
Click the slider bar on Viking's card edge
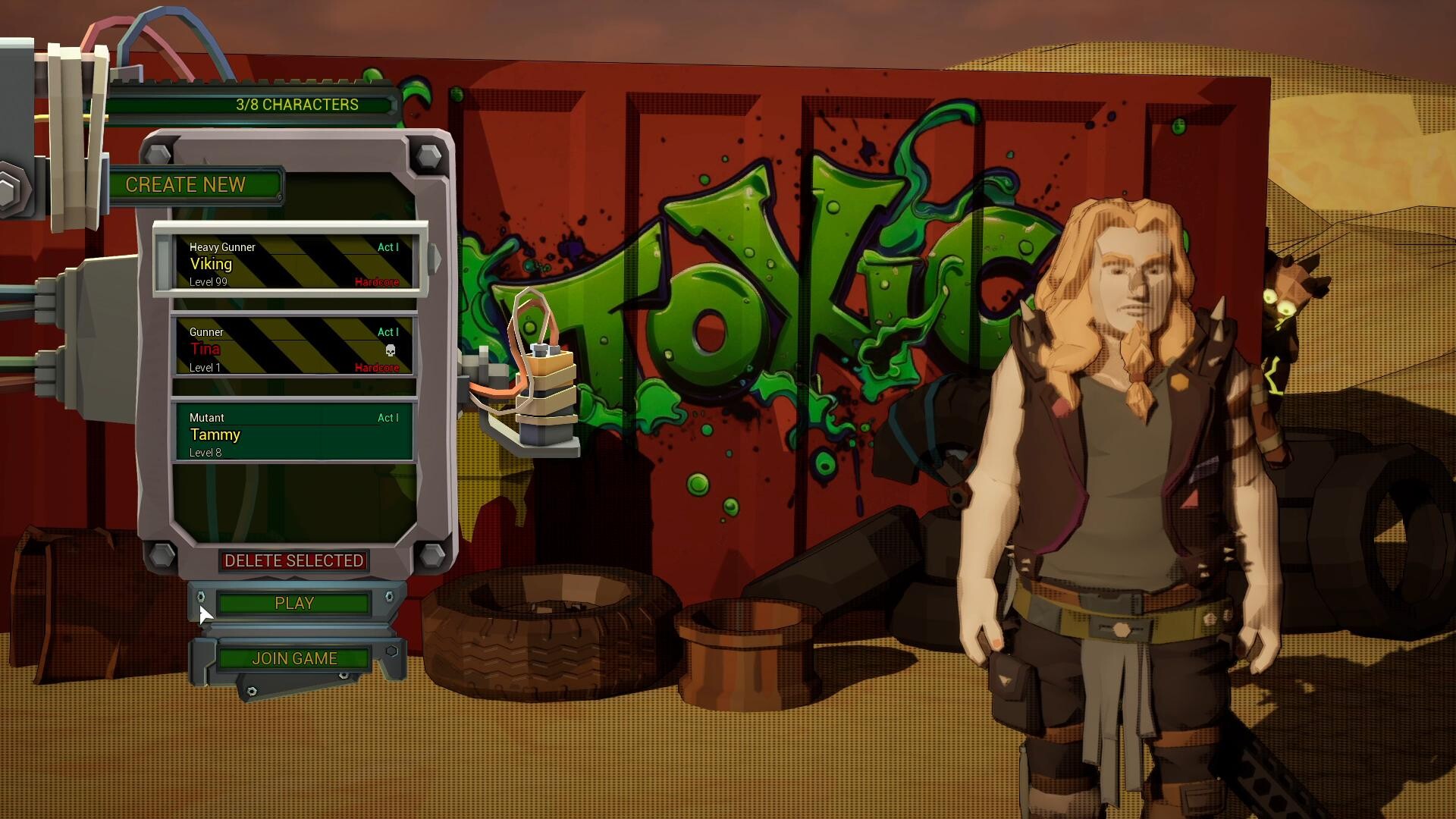pos(162,264)
